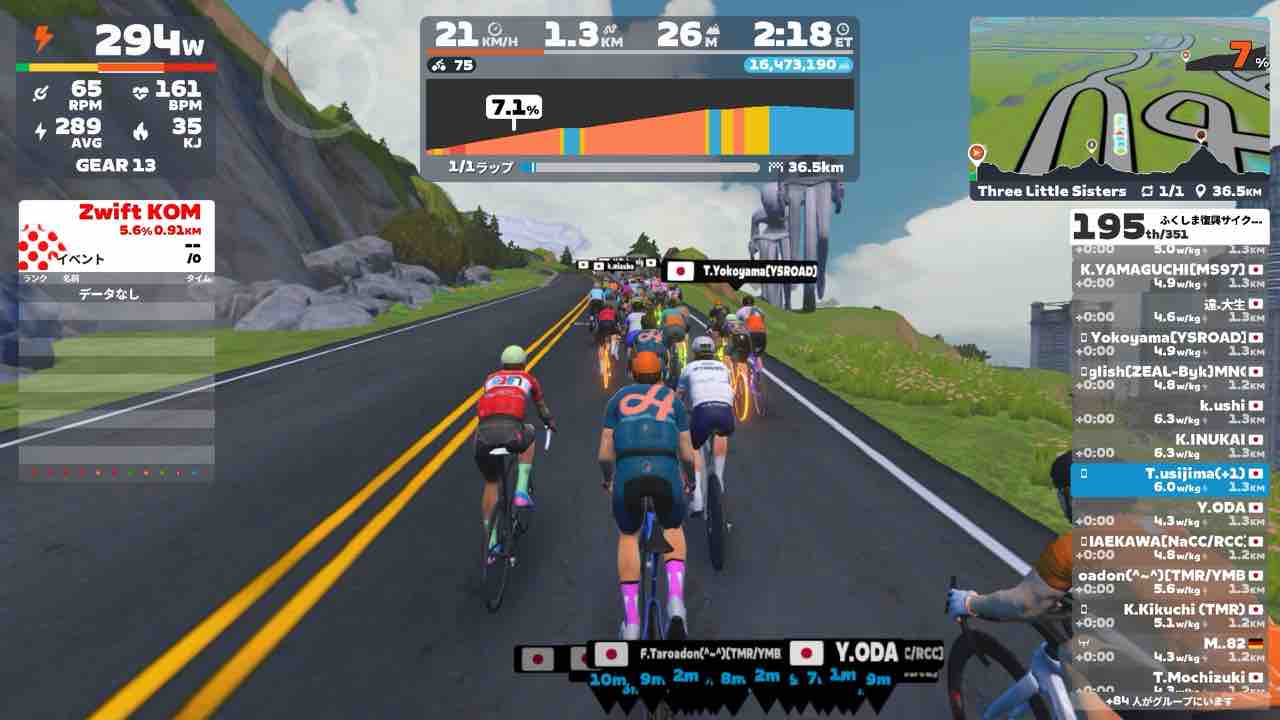Viewport: 1280px width, 720px height.
Task: Select K.YAMAGUCHI(MS97) in the rider list
Action: tap(1169, 276)
